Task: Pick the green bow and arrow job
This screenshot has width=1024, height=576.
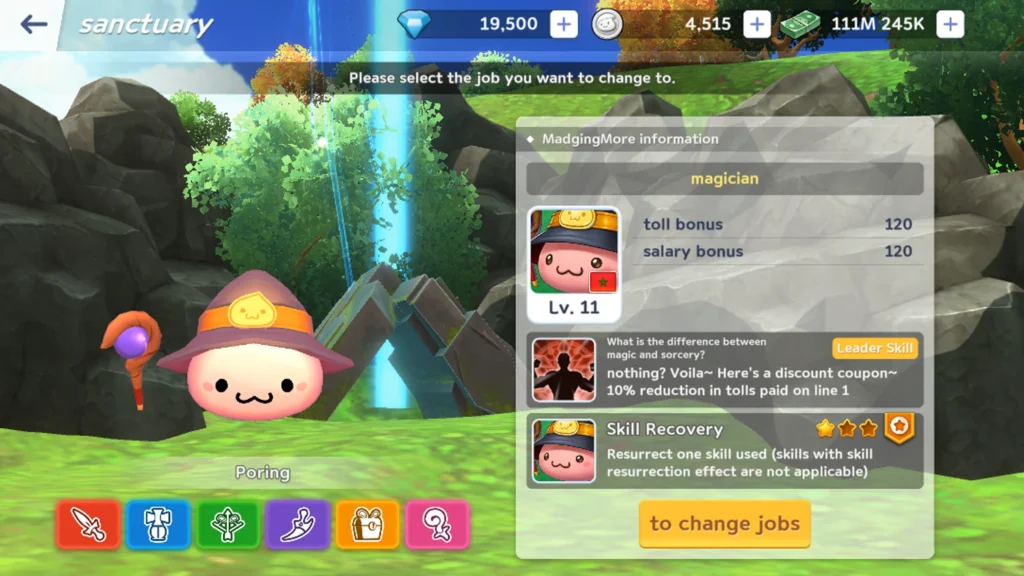Action: click(x=228, y=524)
